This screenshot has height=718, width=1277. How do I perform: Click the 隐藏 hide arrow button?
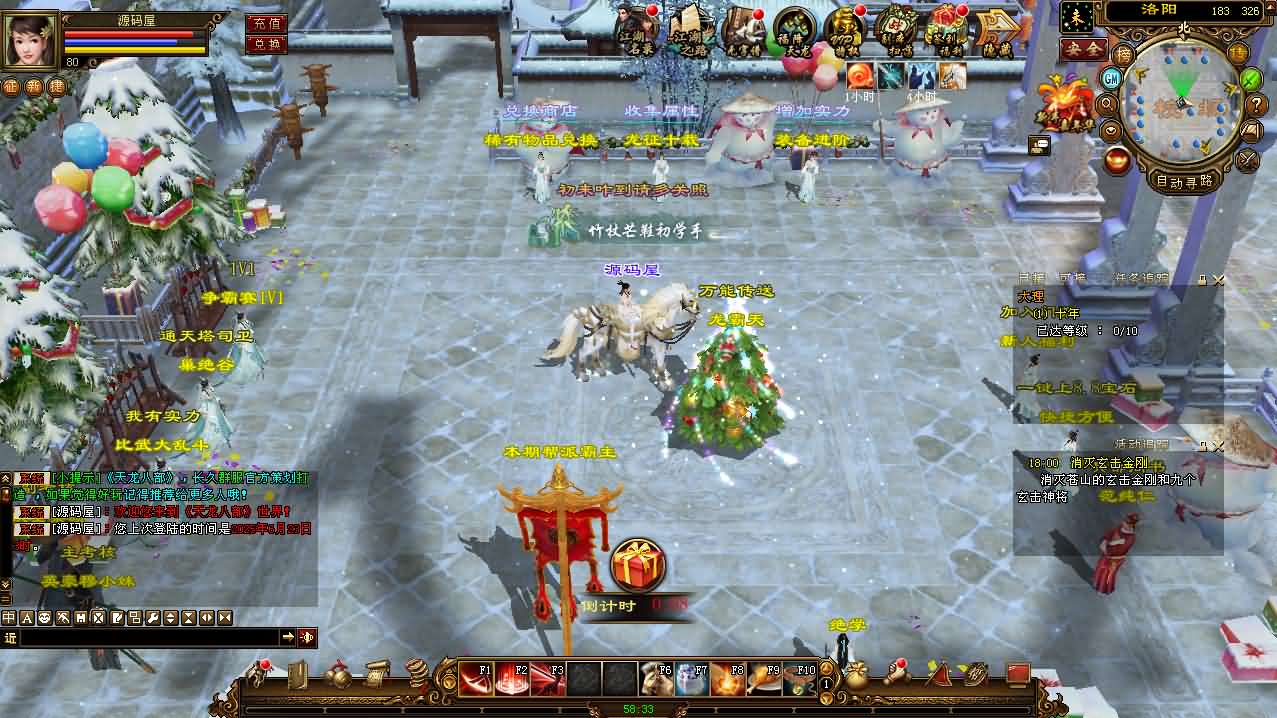pos(996,30)
